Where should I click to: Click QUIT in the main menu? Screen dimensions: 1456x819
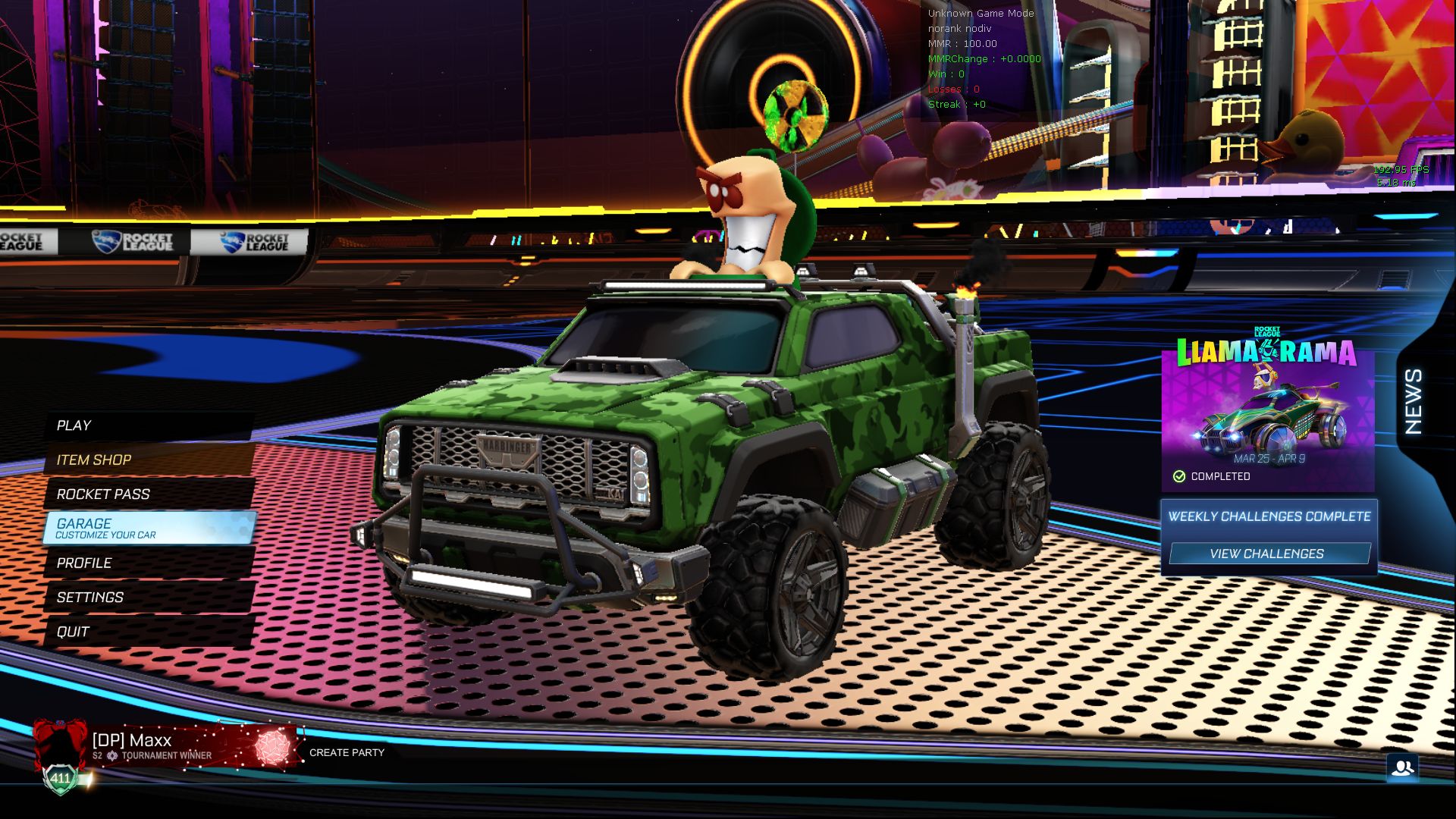73,631
